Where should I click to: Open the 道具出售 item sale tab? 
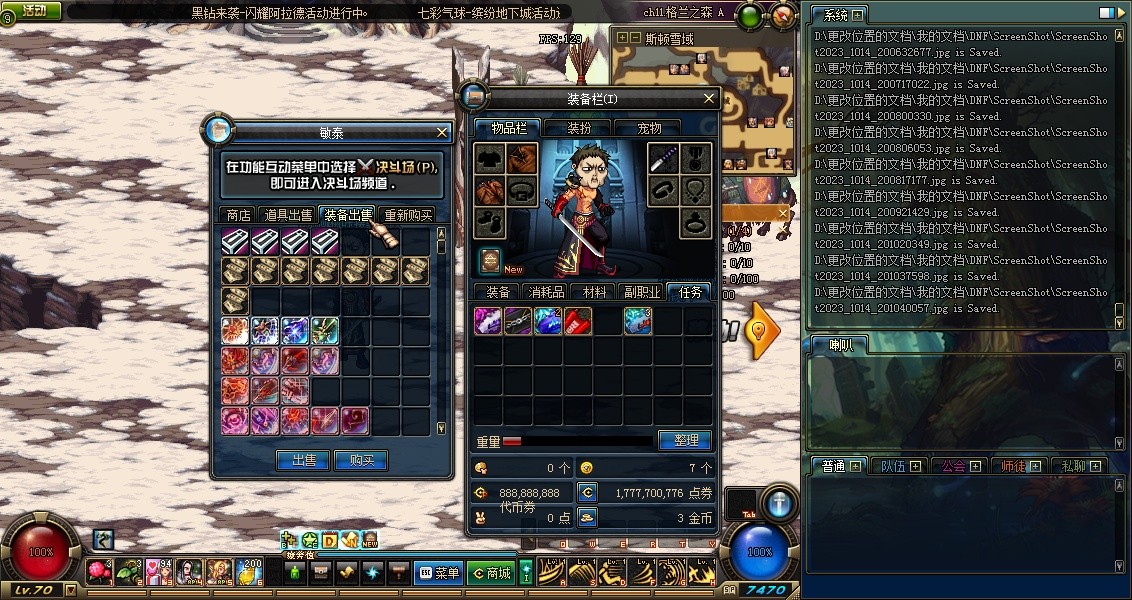coord(288,215)
